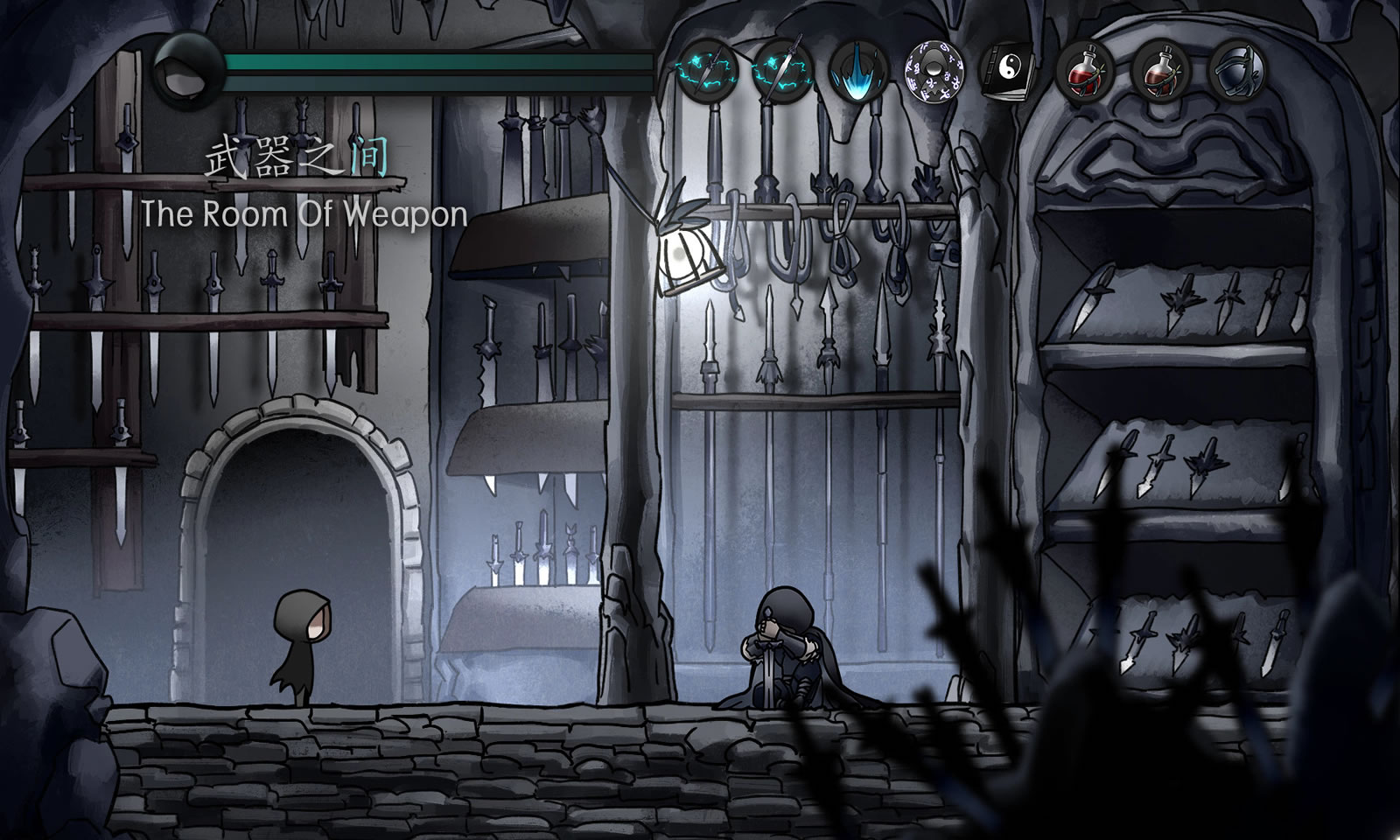Activate the lightning long sword skill

click(x=782, y=69)
